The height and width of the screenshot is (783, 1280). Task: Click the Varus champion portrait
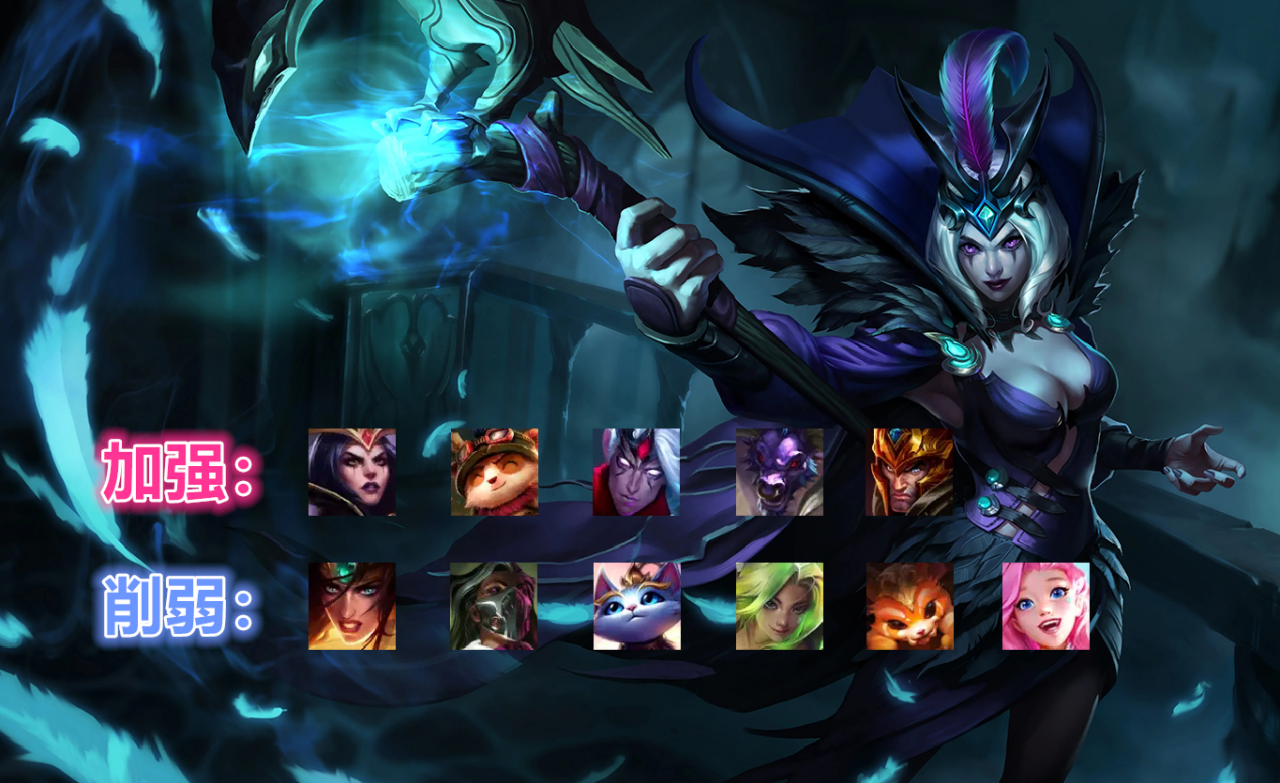636,472
